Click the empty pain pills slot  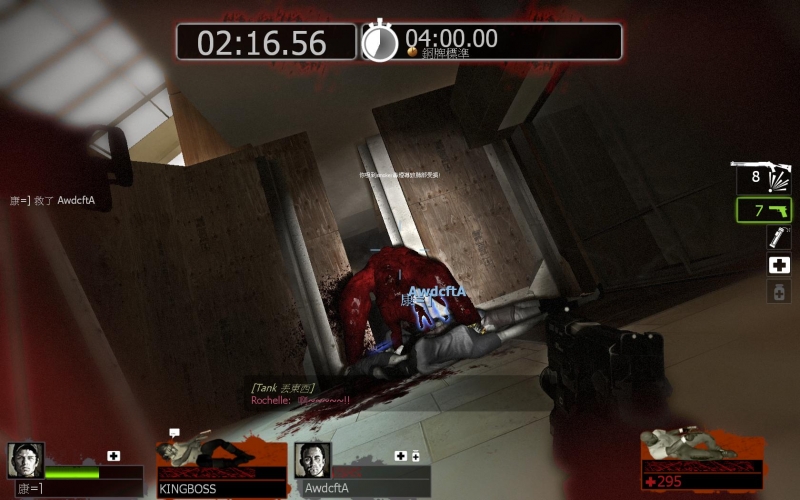(779, 291)
